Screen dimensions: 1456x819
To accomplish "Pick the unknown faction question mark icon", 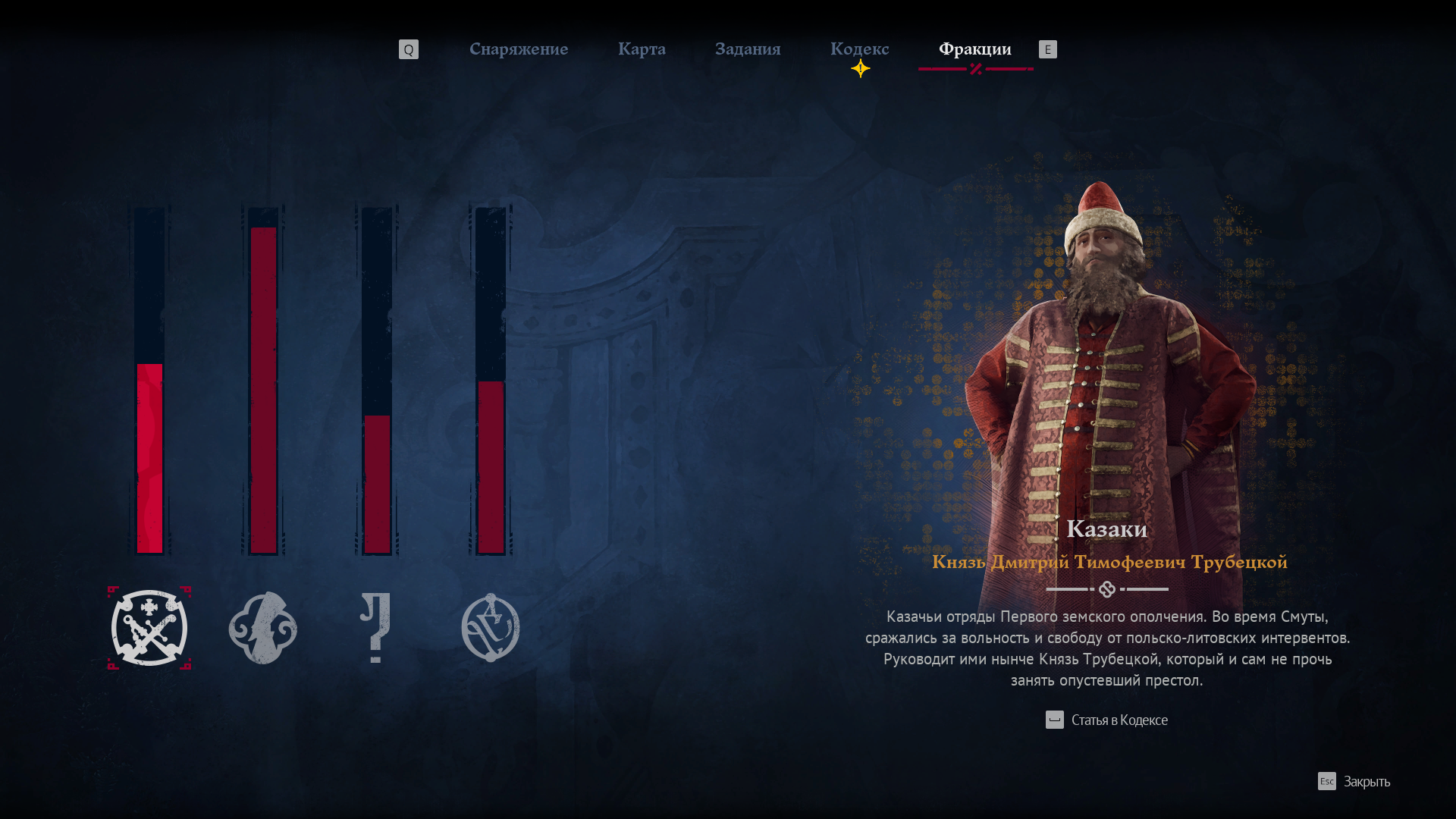I will pos(375,628).
